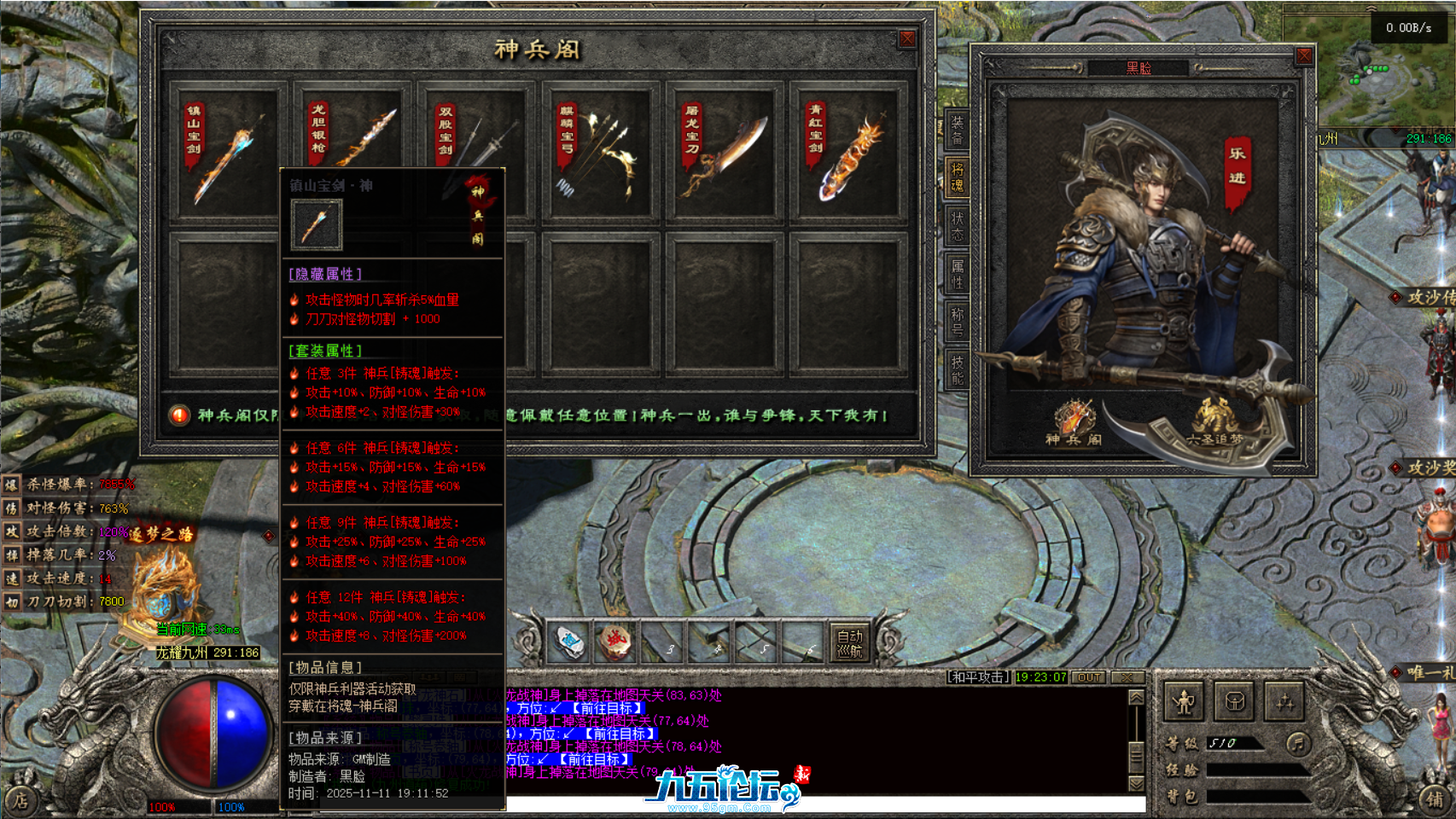
Task: Use the blue scroll item in hotbar
Action: click(569, 642)
